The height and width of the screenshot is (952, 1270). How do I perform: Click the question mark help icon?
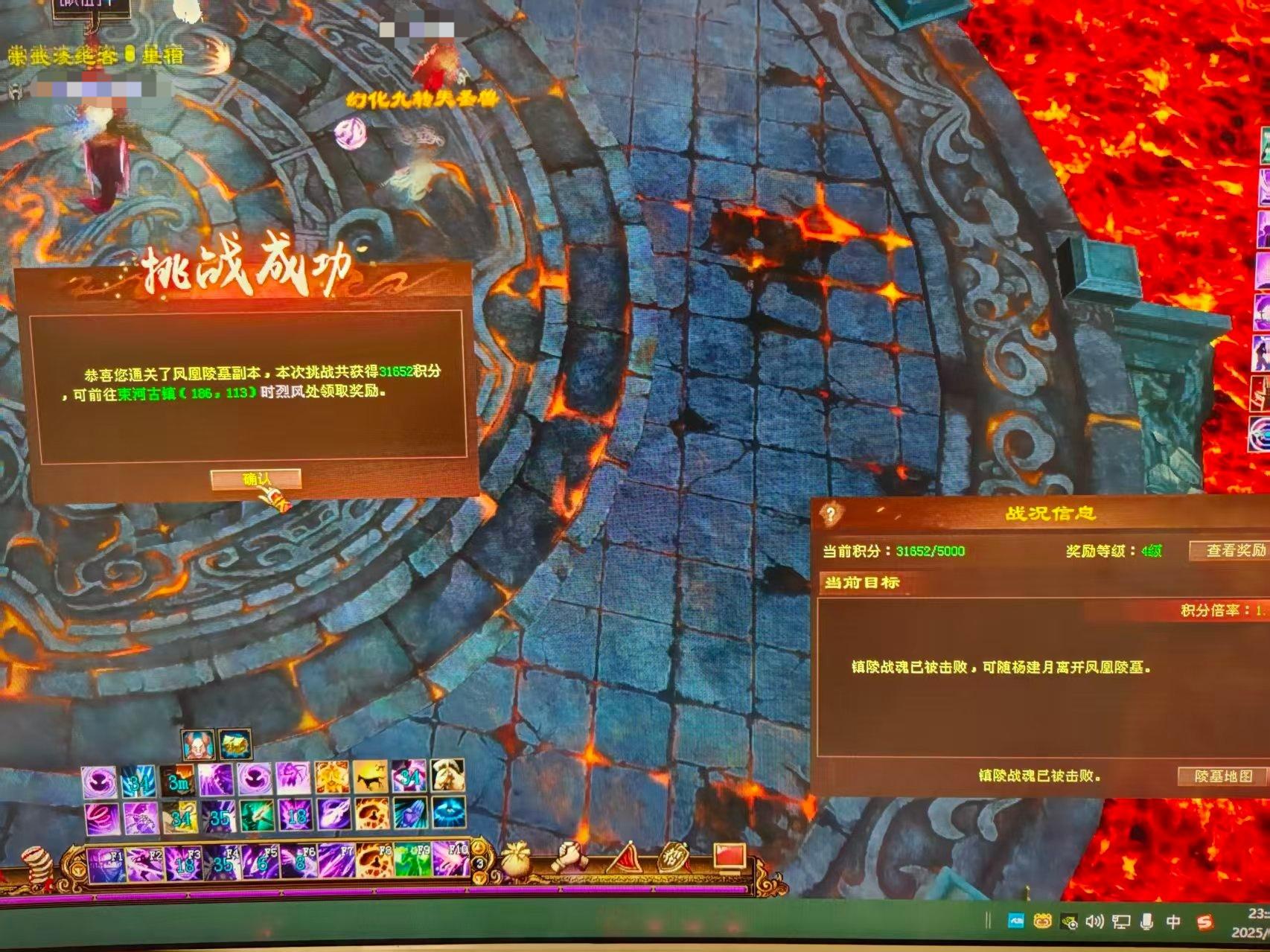point(831,513)
